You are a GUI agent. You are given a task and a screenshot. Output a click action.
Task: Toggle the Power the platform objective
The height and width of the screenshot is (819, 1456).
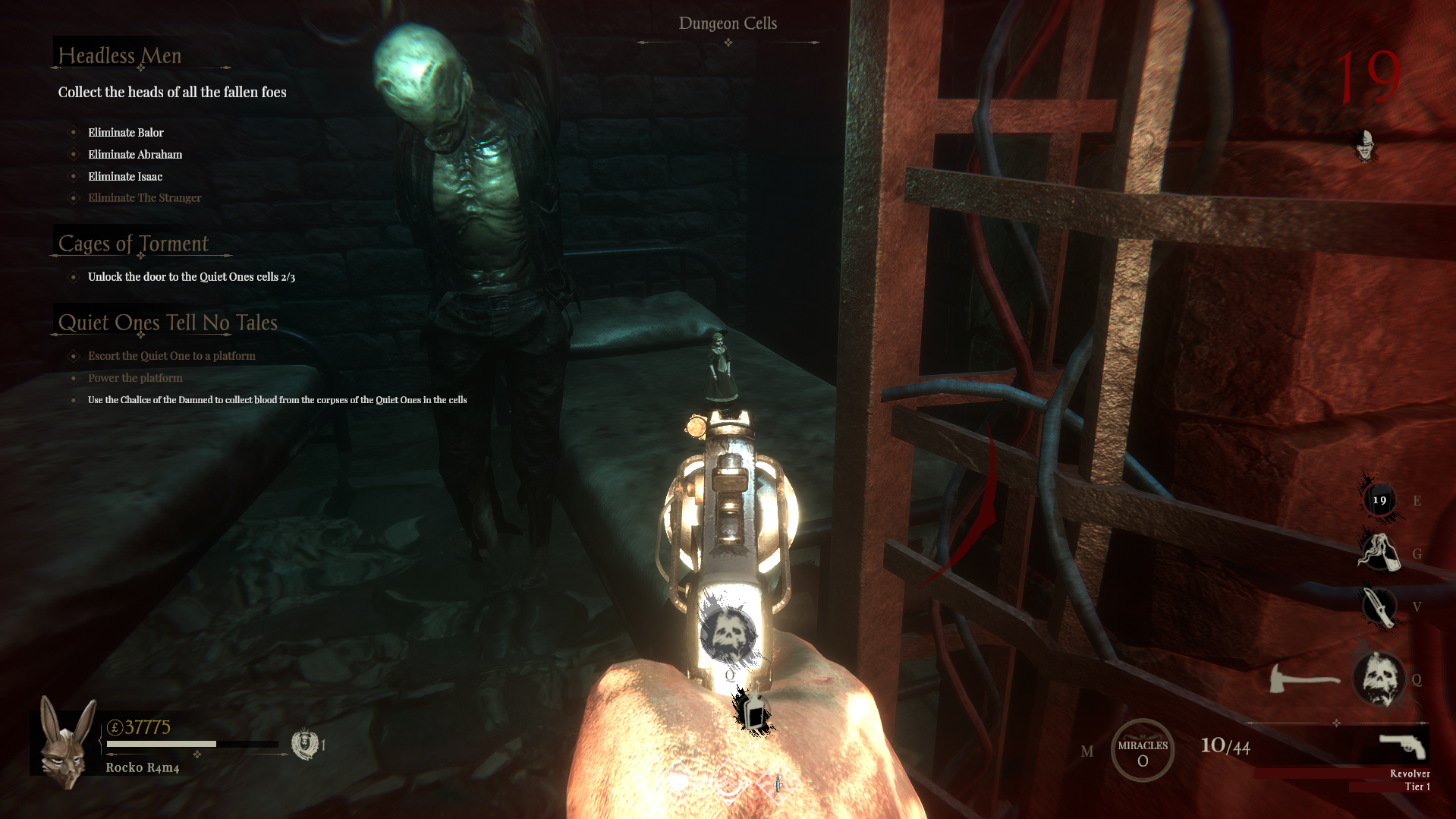pos(135,377)
